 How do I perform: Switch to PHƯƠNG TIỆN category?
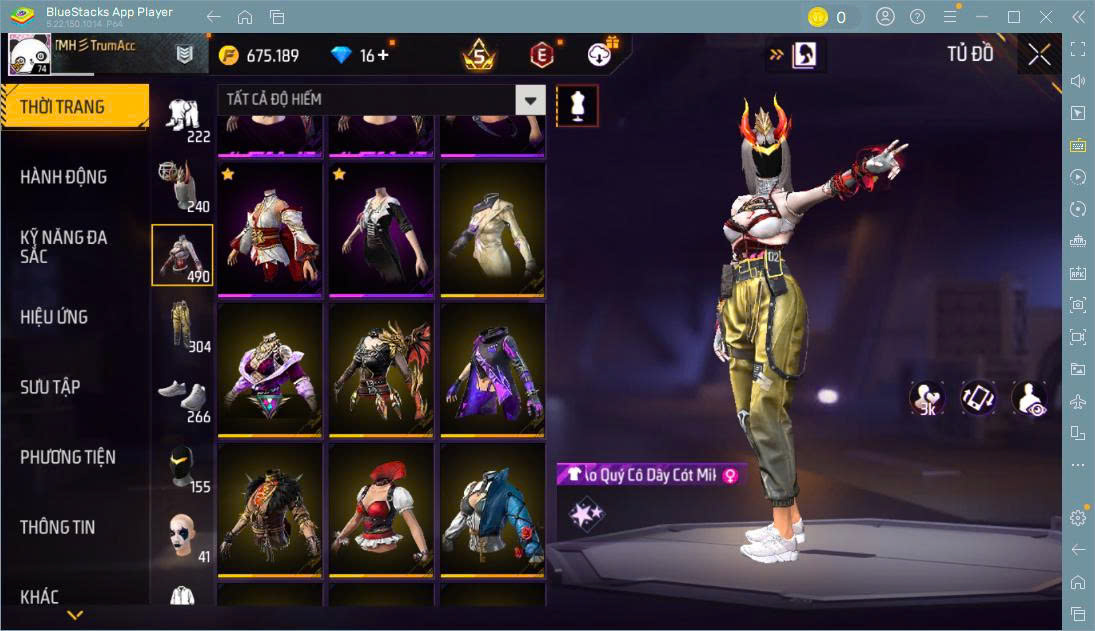tap(68, 457)
